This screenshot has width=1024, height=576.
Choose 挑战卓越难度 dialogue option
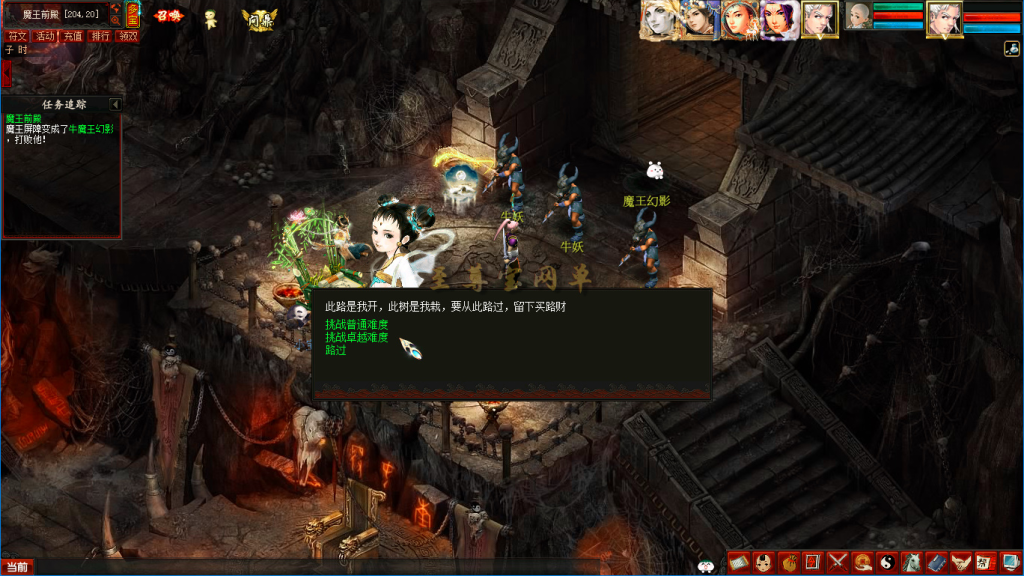pyautogui.click(x=356, y=338)
